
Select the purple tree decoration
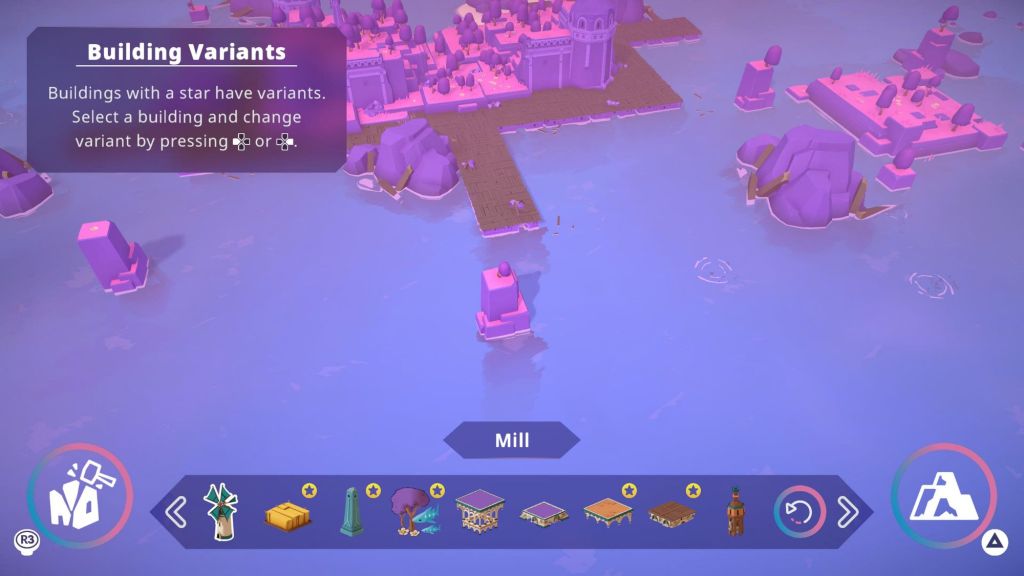point(412,513)
